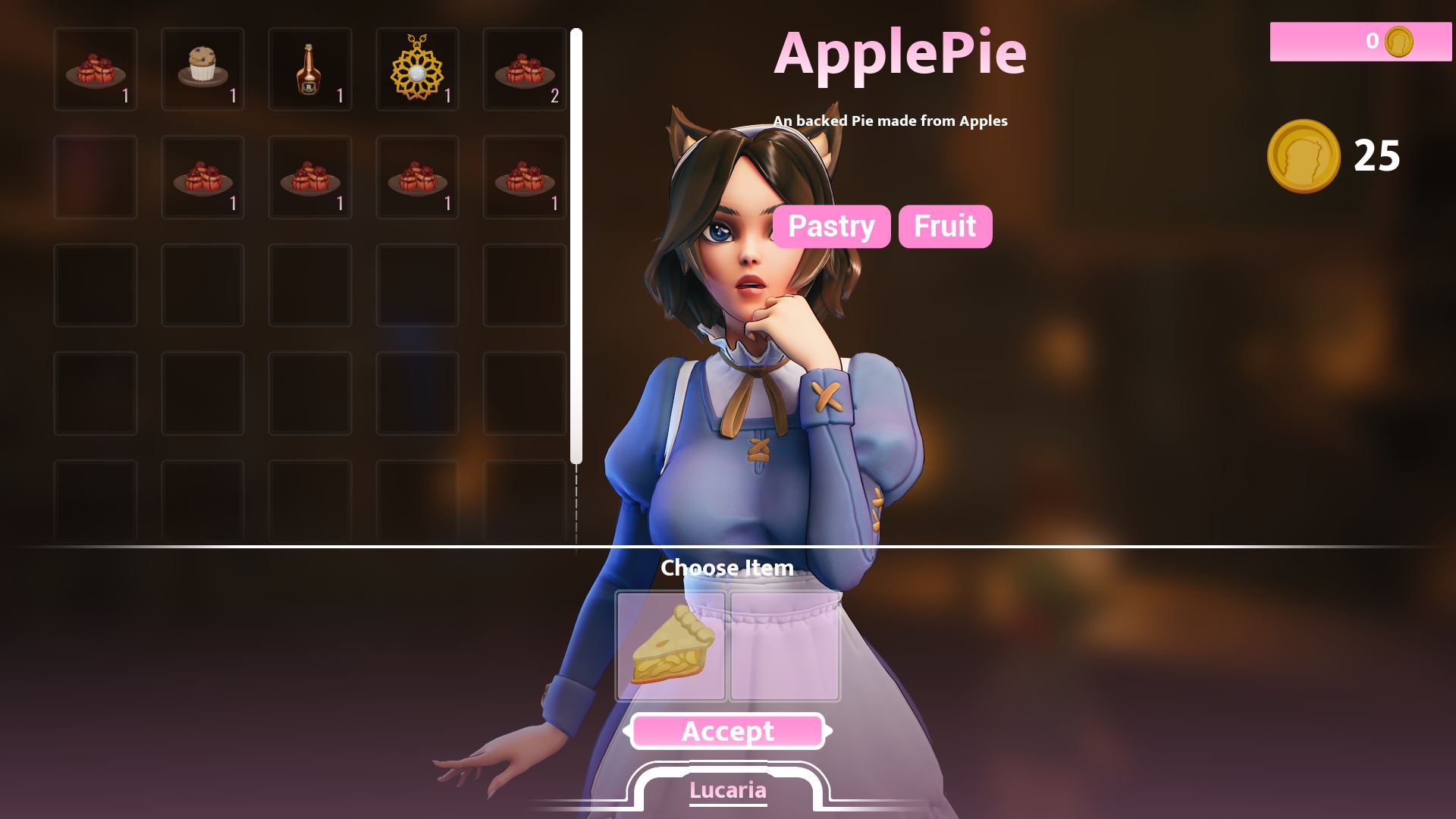Viewport: 1456px width, 819px height.
Task: Choose the liquor bottle from the inventory
Action: (309, 69)
